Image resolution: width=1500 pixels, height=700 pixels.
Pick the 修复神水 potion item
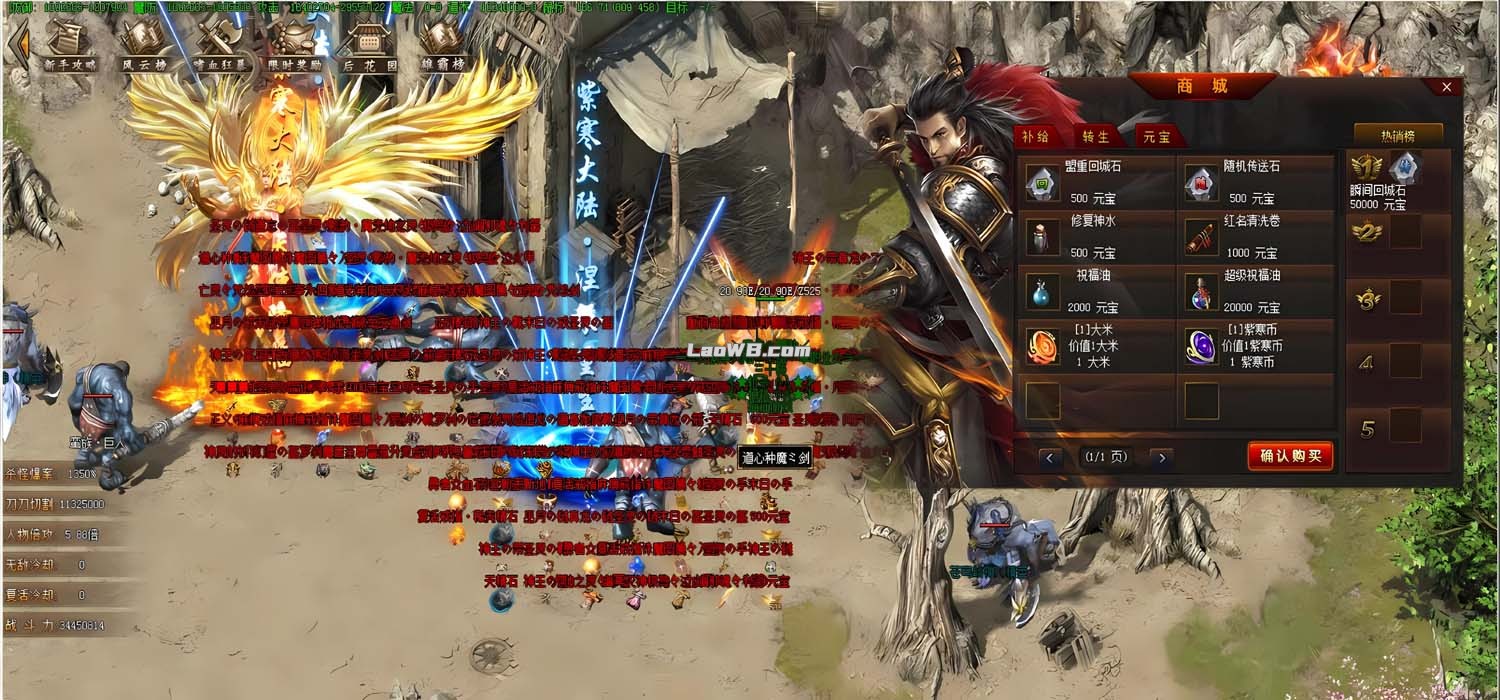(1043, 237)
